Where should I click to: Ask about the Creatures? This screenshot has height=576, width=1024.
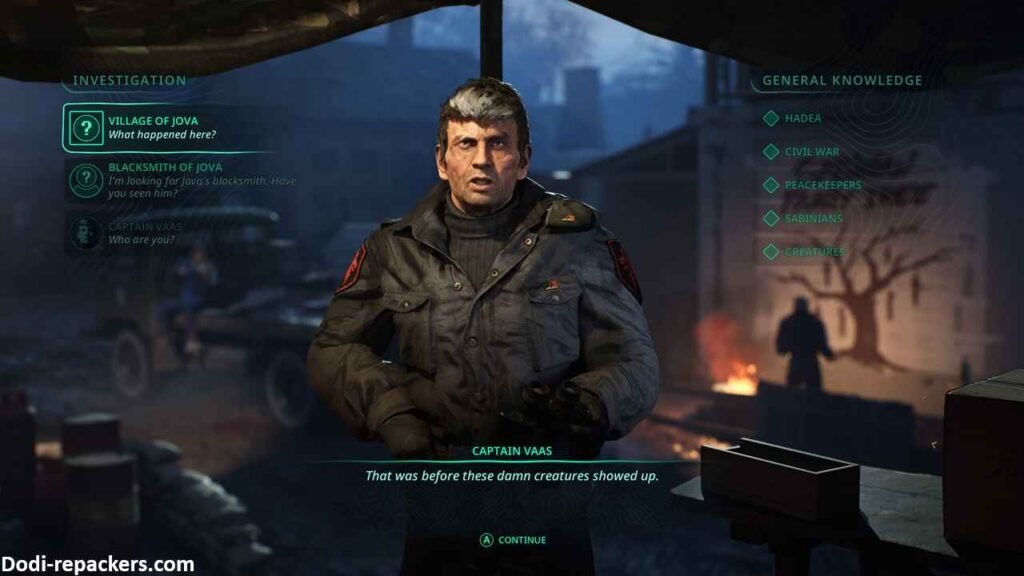(814, 252)
